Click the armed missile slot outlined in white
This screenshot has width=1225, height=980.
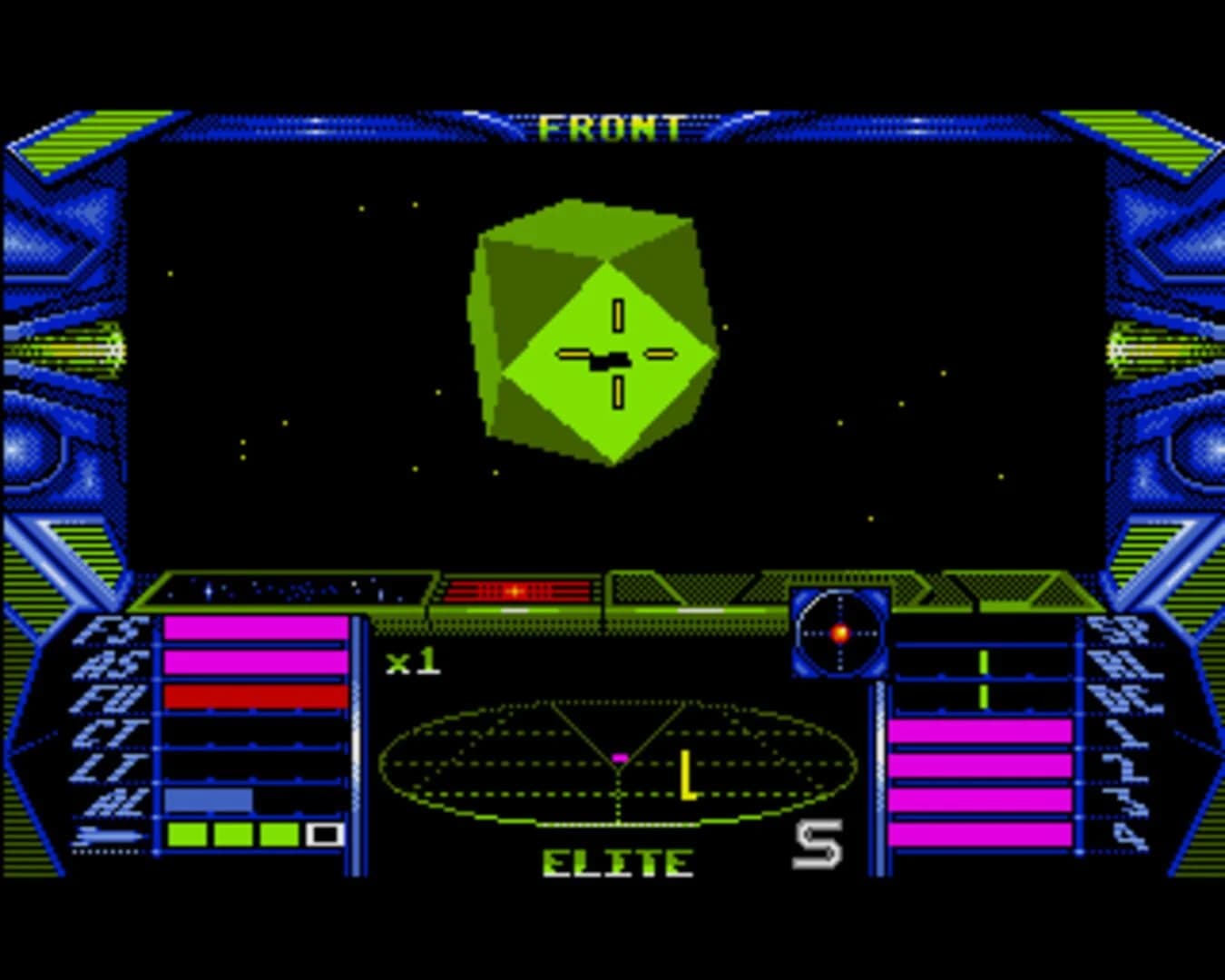(324, 832)
